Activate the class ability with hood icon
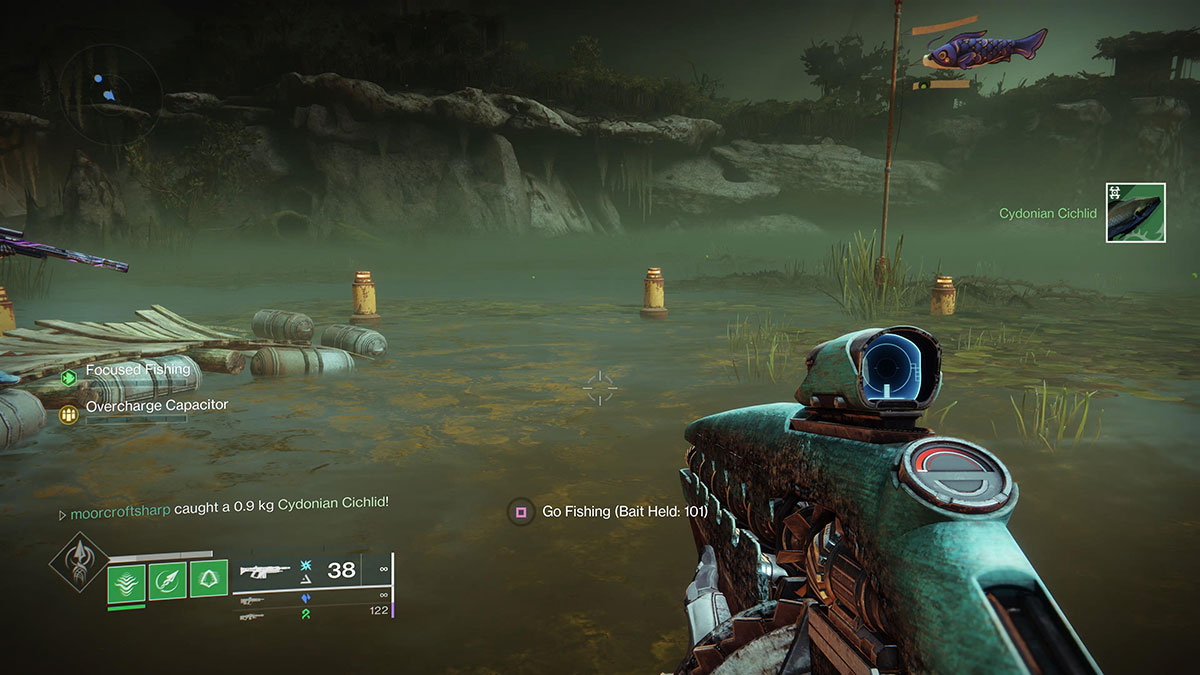1200x675 pixels. [x=209, y=581]
